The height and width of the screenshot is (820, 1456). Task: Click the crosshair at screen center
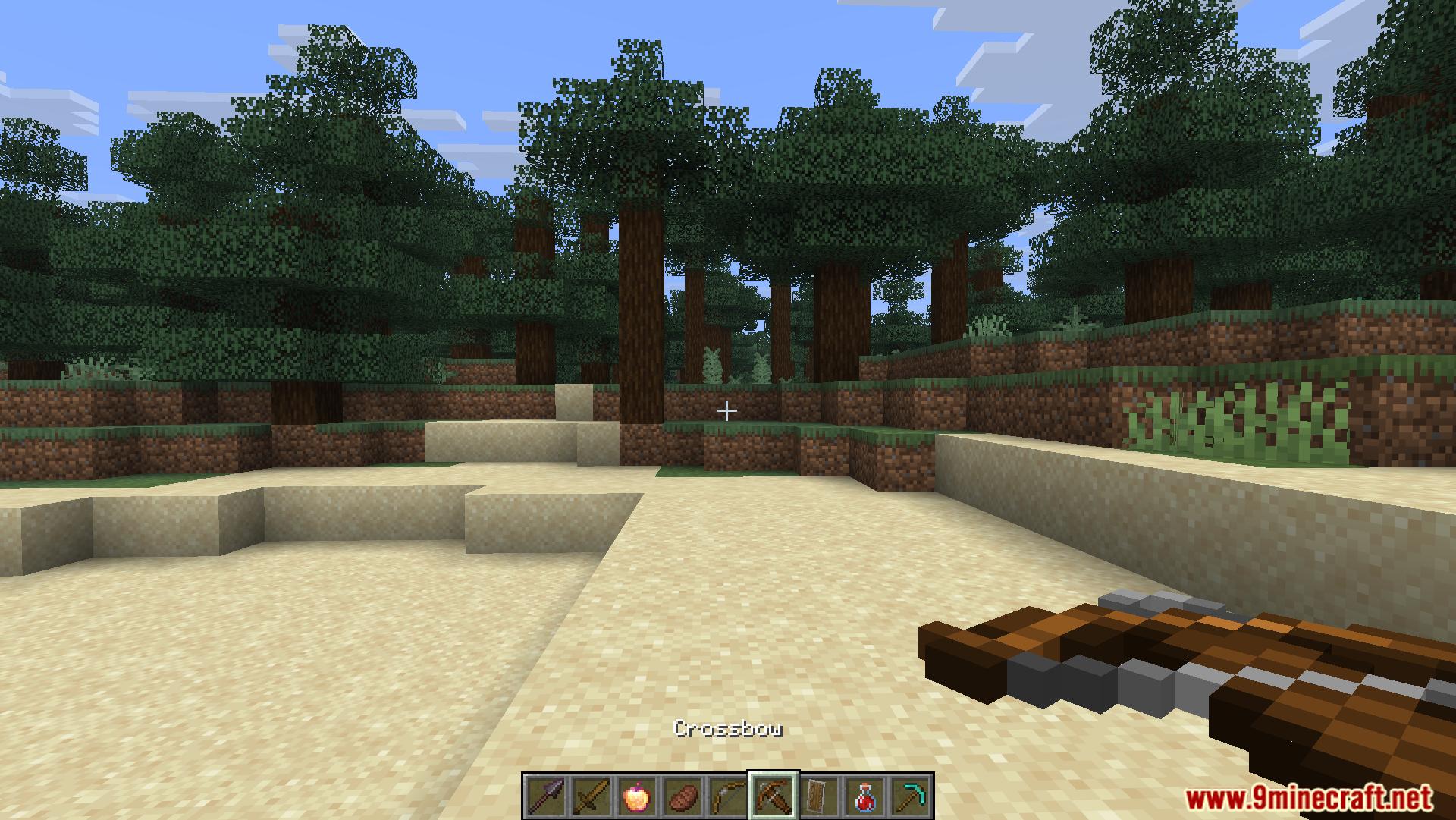point(726,410)
